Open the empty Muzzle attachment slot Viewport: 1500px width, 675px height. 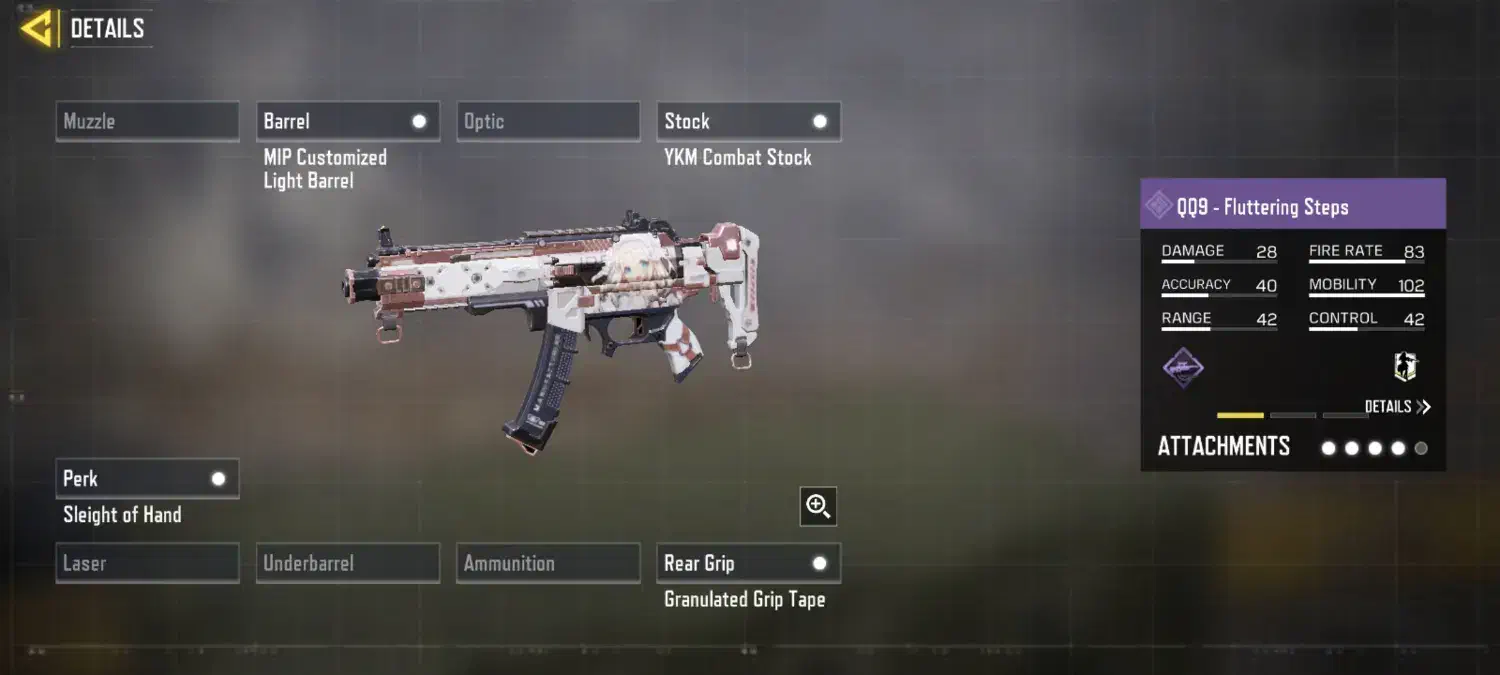pos(147,122)
